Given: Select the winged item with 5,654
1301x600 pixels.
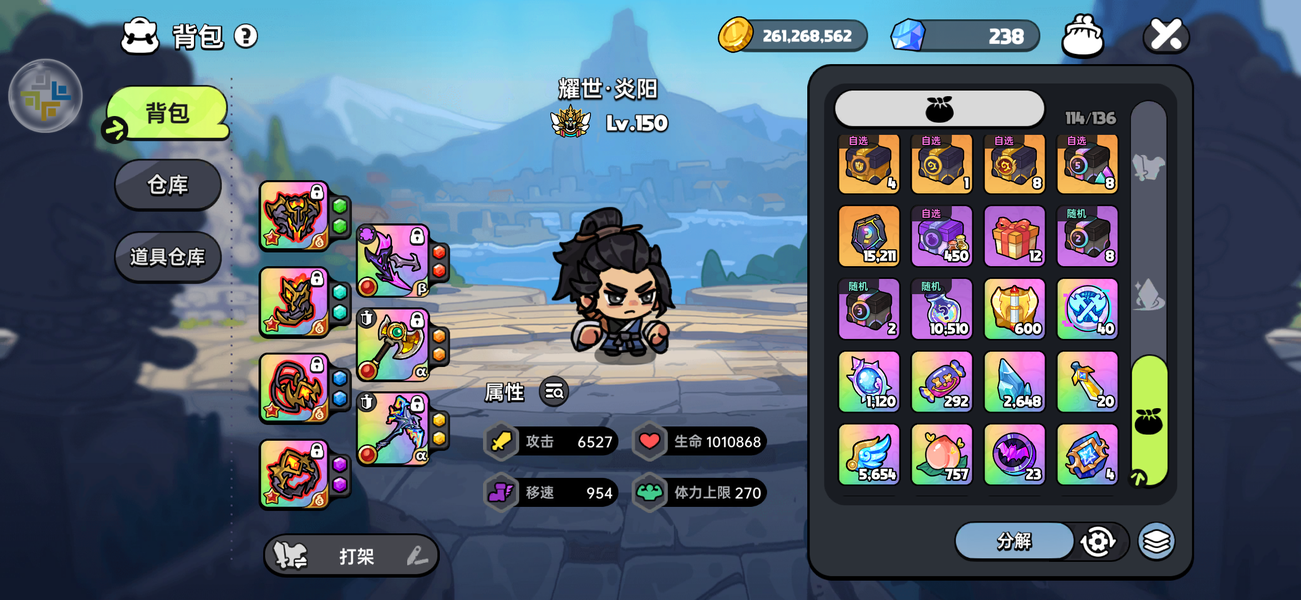Looking at the screenshot, I should click(x=868, y=454).
